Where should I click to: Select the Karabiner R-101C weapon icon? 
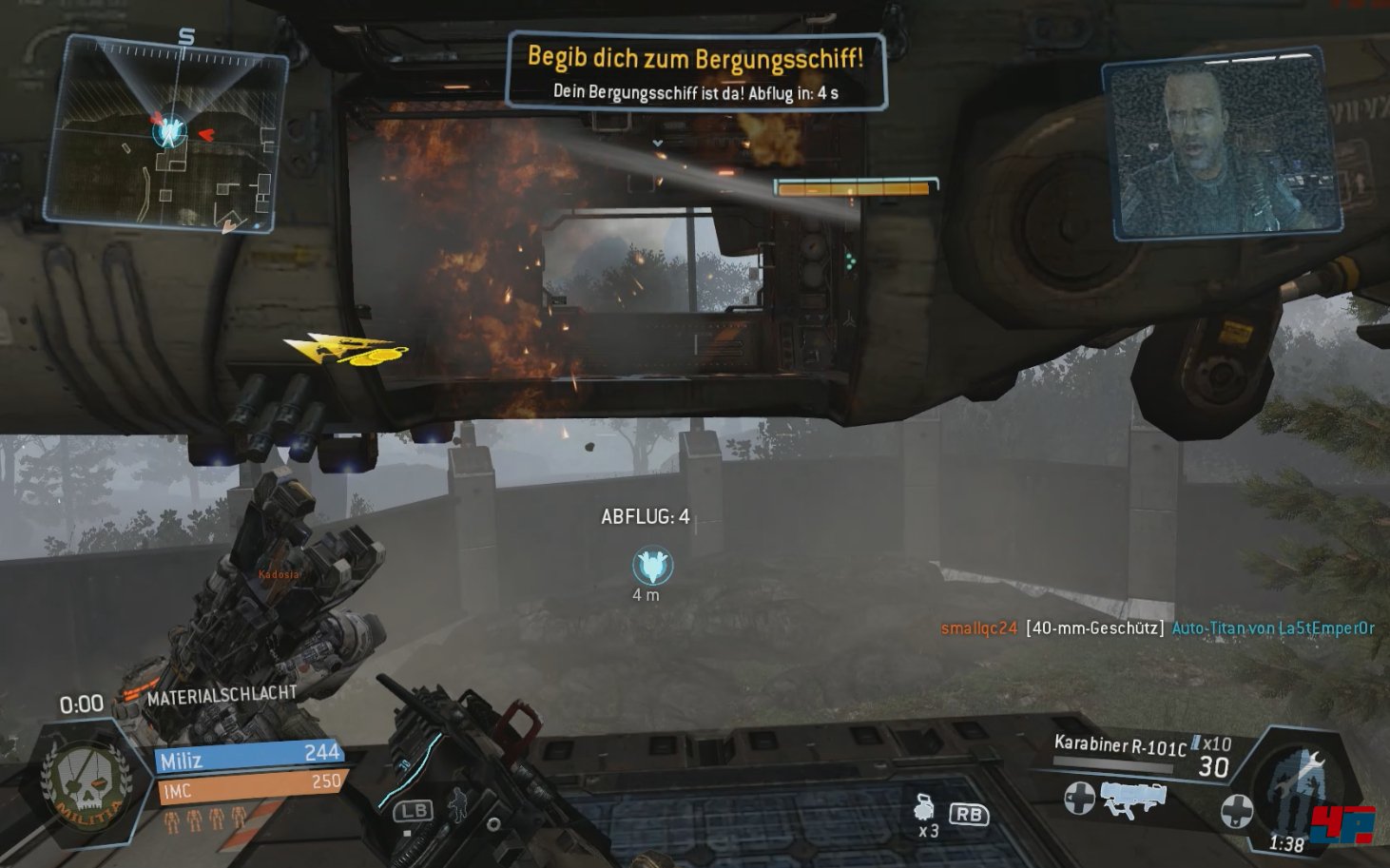[1131, 797]
